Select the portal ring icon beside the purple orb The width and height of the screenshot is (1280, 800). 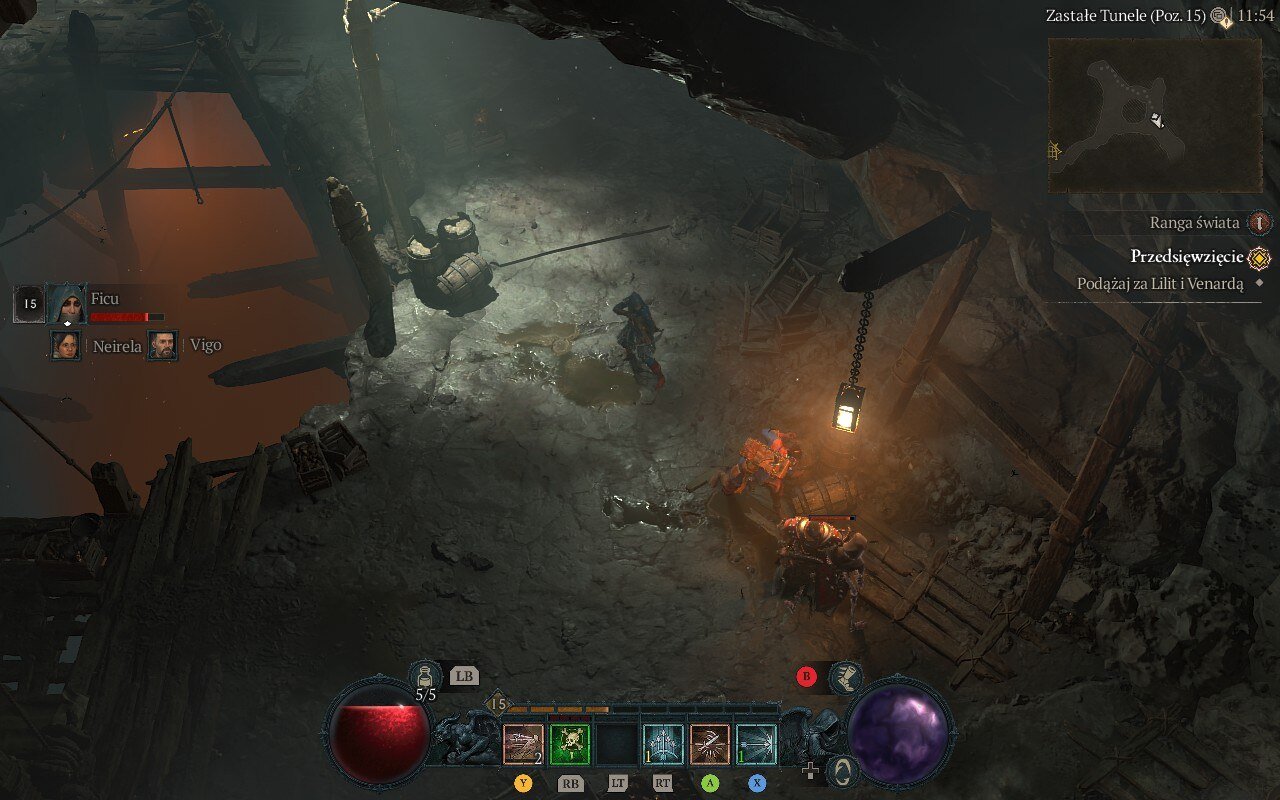pyautogui.click(x=843, y=771)
